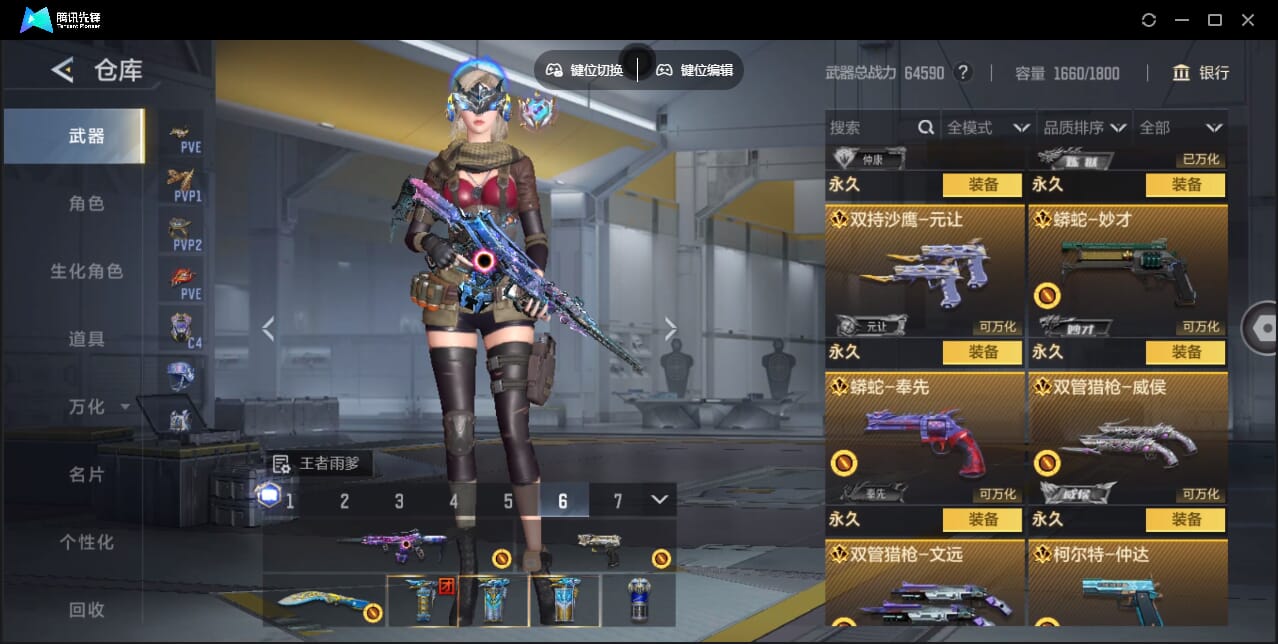This screenshot has width=1278, height=644.
Task: Open 键位编辑 key mapping editor
Action: point(695,70)
